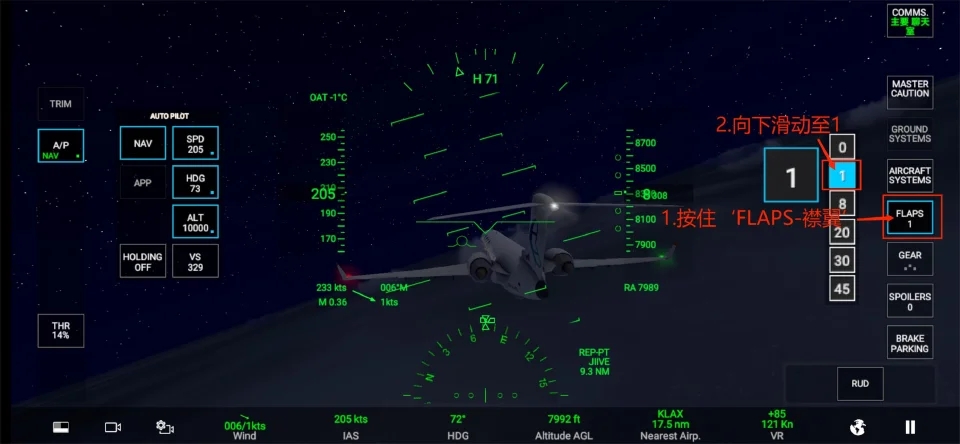Toggle HOLDING OFF button
This screenshot has width=960, height=444.
(x=143, y=261)
